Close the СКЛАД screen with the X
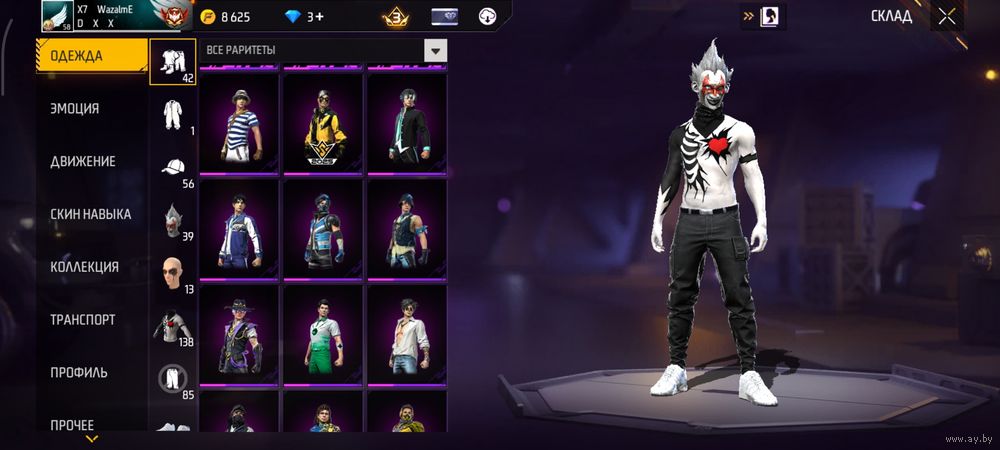 point(946,16)
